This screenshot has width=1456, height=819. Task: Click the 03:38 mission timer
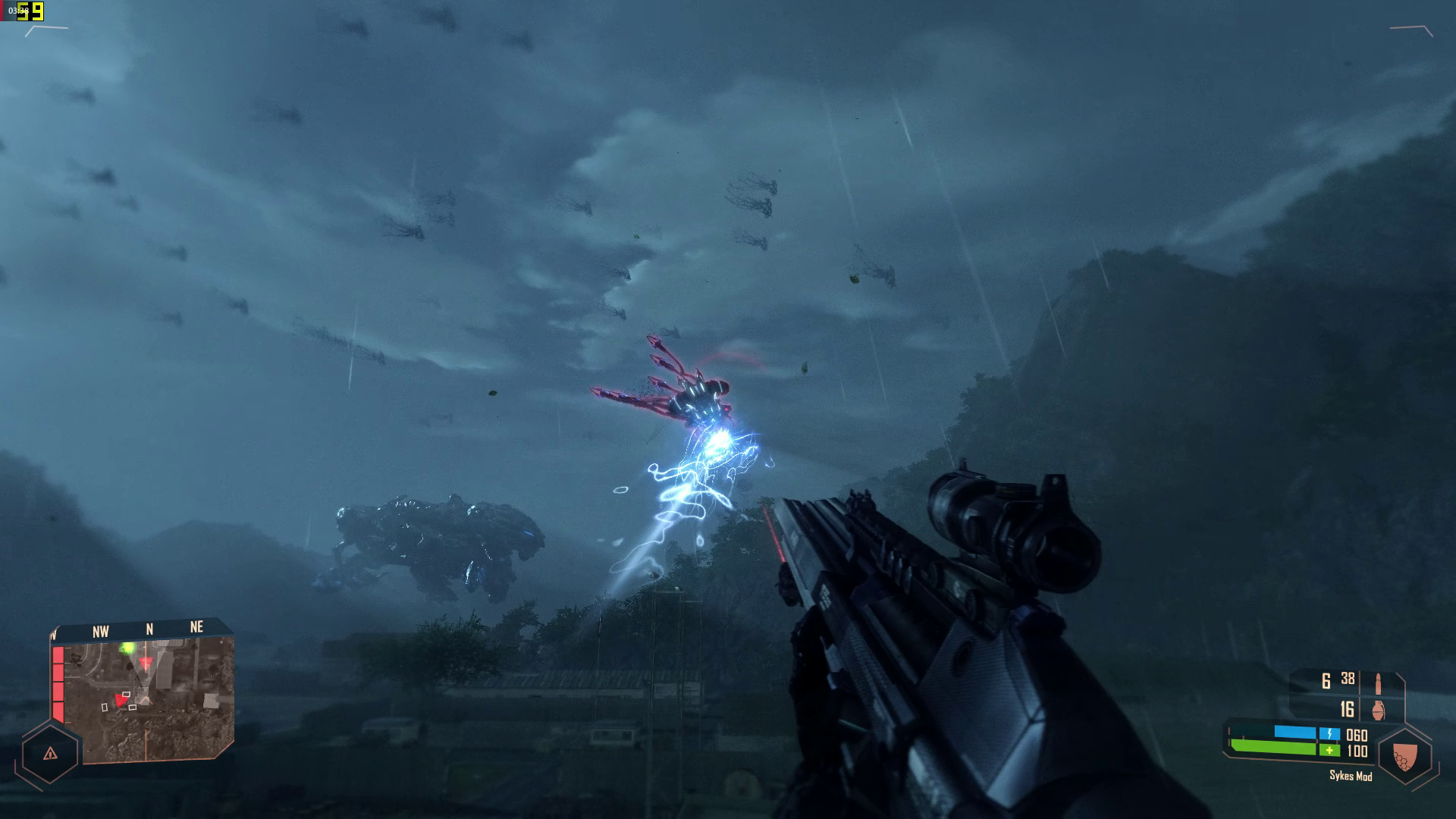click(14, 9)
